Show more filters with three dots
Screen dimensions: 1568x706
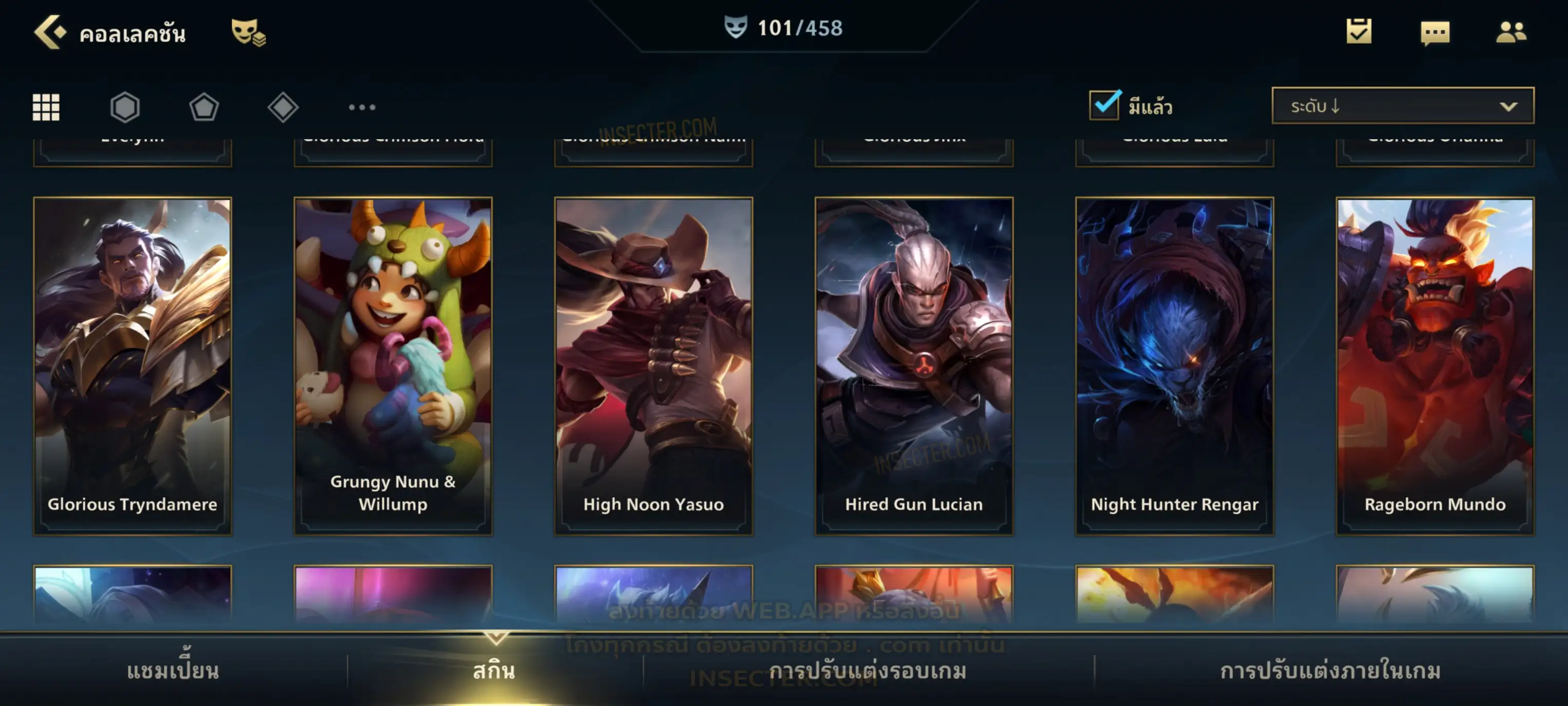tap(362, 107)
